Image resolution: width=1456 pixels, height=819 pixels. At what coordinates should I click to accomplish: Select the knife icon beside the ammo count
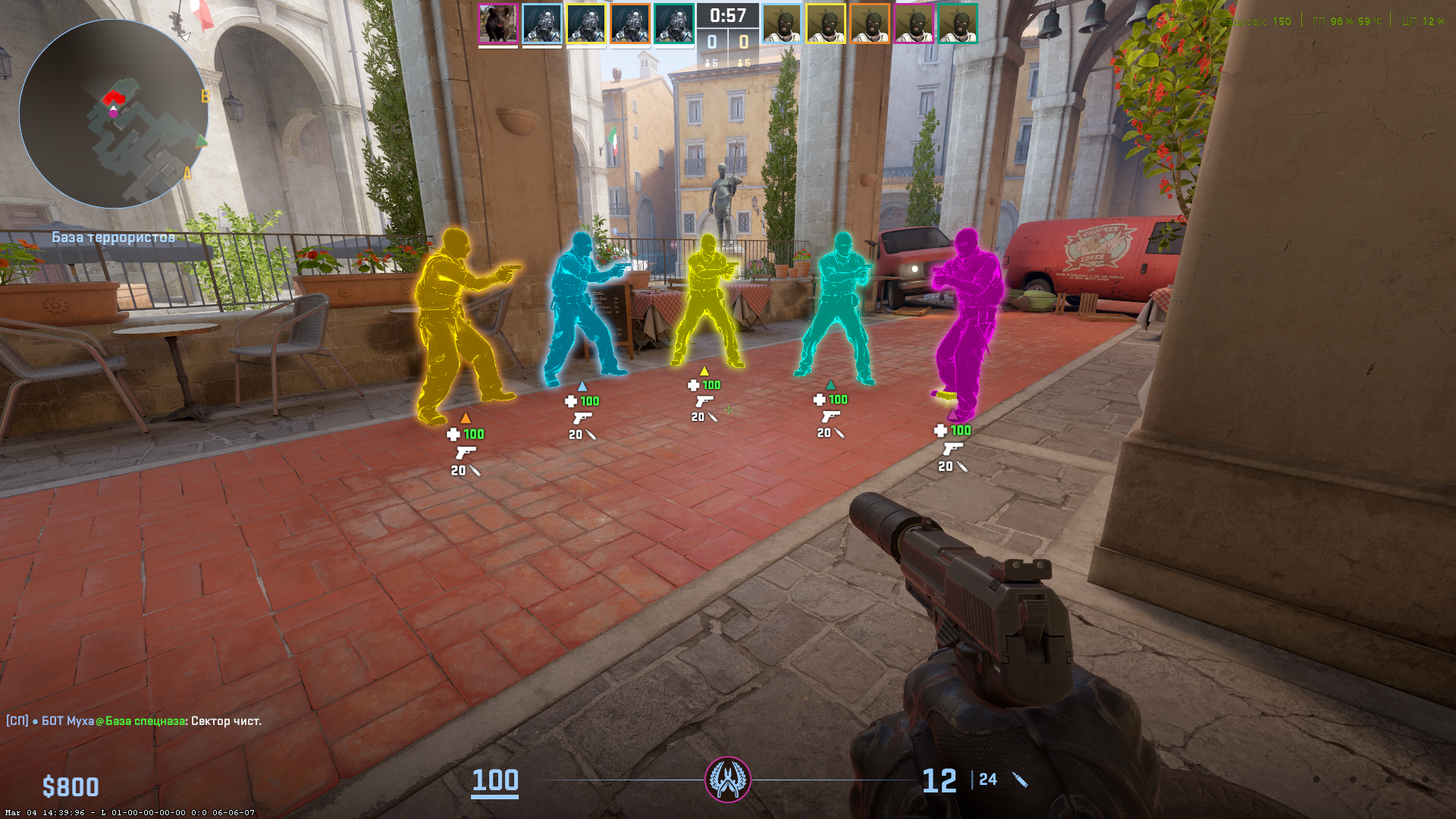tap(1020, 780)
